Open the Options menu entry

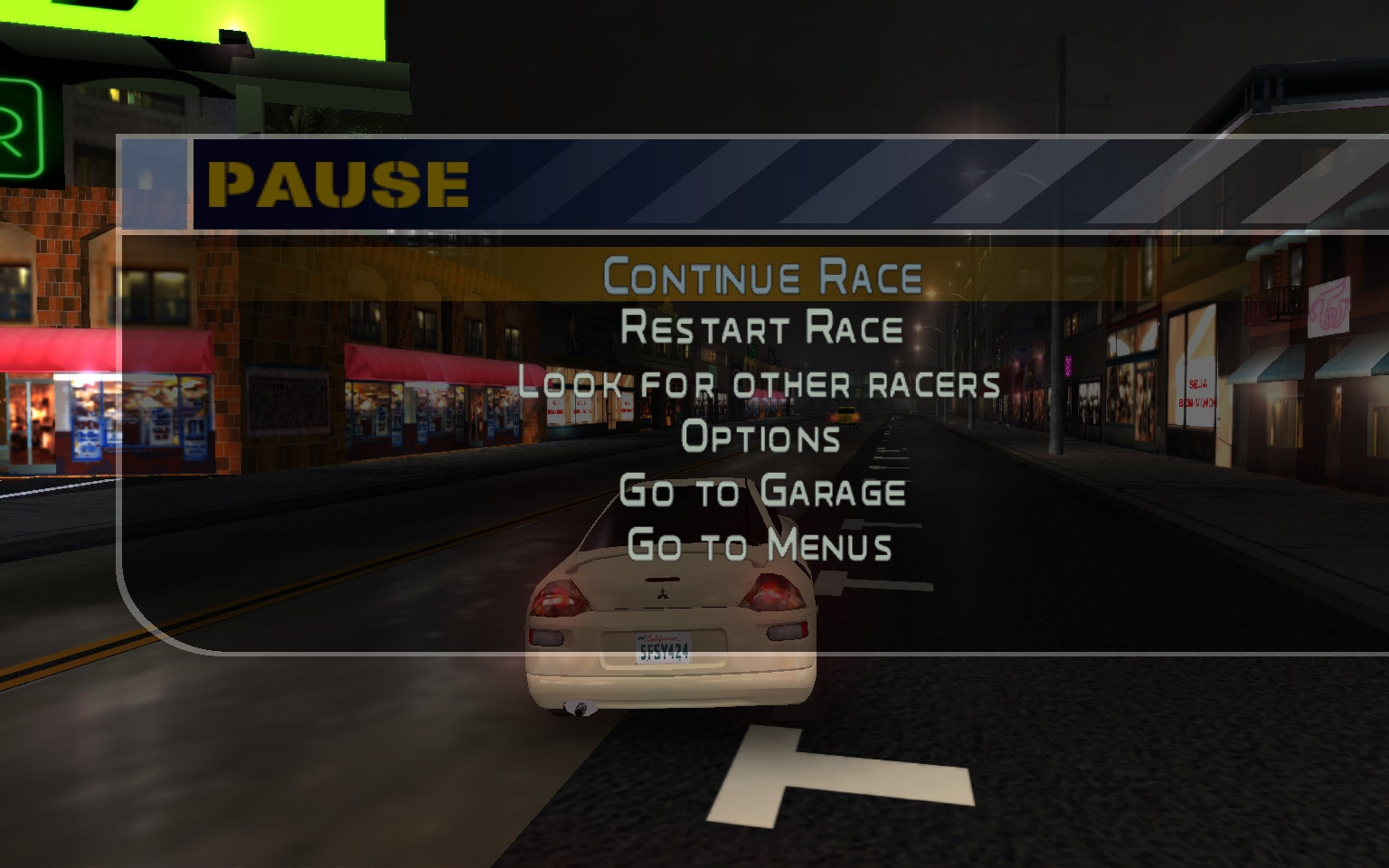coord(762,437)
